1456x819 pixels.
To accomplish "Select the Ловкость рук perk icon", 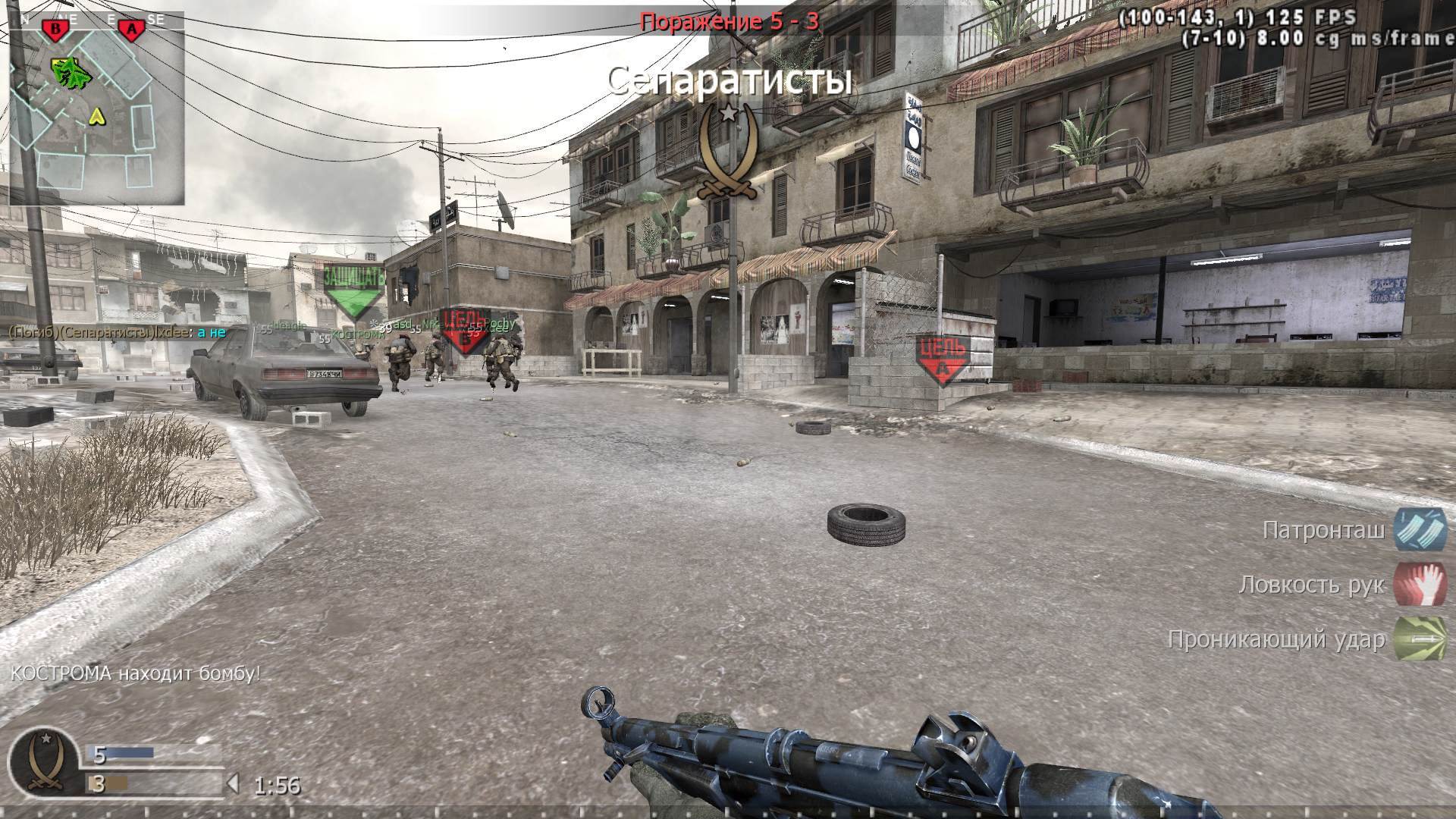I will click(x=1420, y=585).
